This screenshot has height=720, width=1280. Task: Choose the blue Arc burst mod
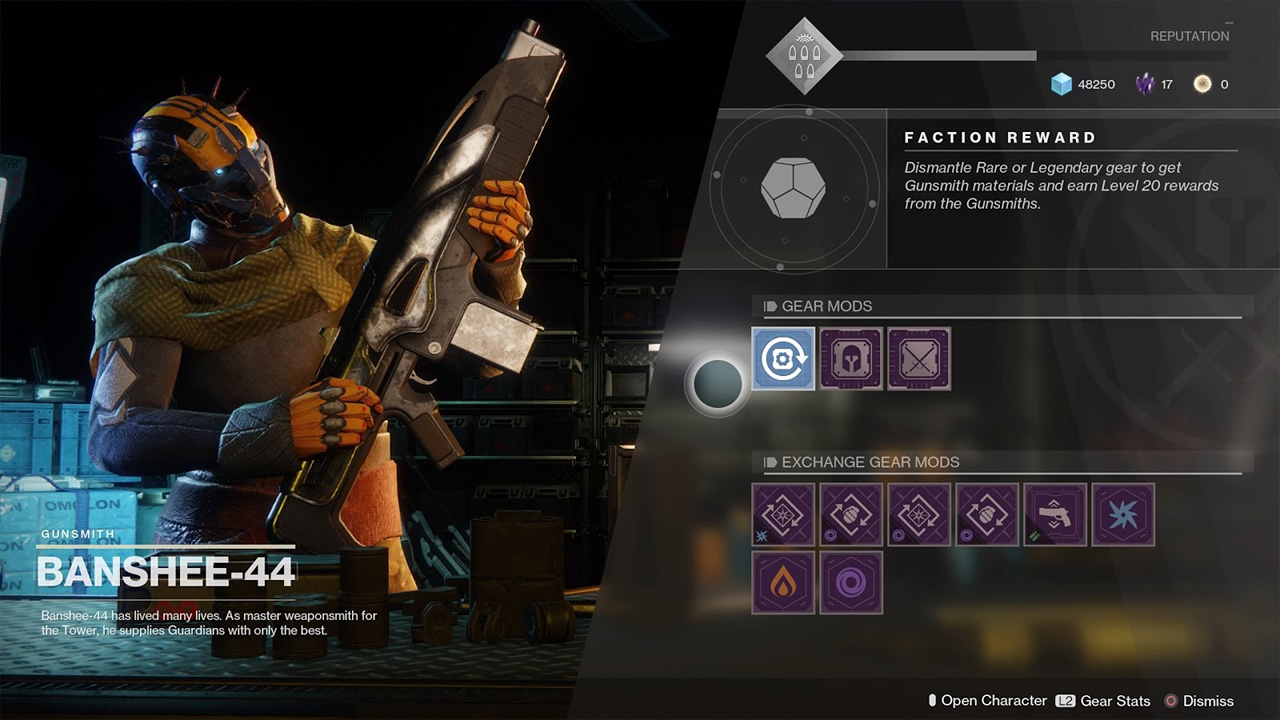[1123, 514]
